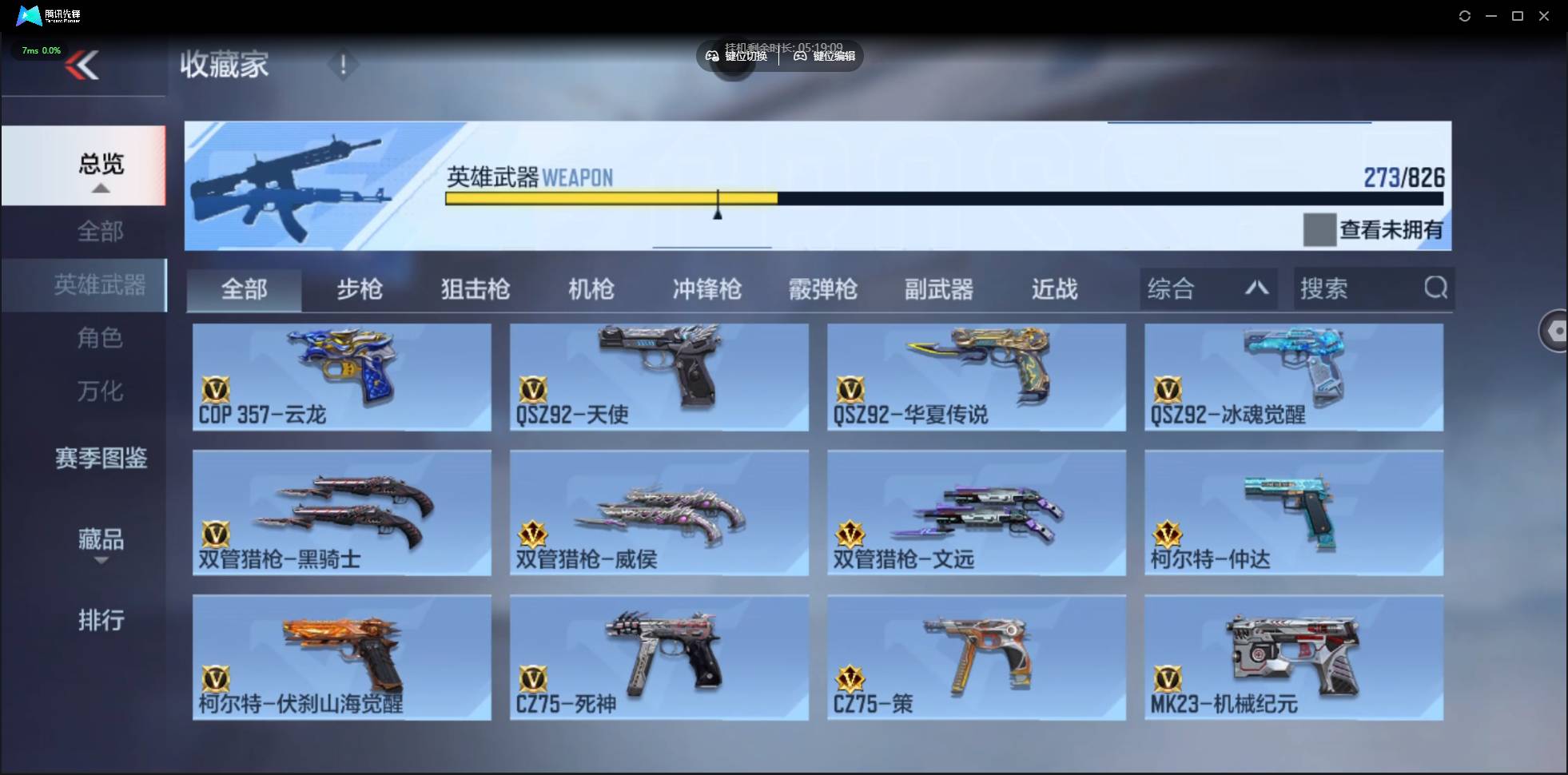Switch to the 近战 weapon tab

1053,289
